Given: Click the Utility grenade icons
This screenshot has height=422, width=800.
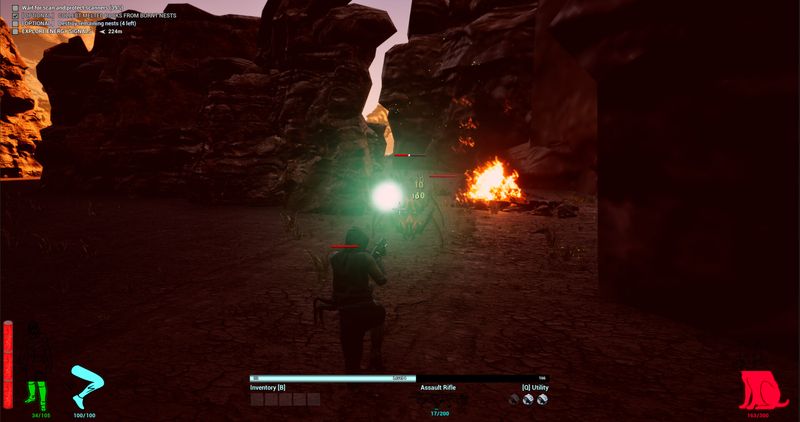Looking at the screenshot, I should pyautogui.click(x=528, y=399).
